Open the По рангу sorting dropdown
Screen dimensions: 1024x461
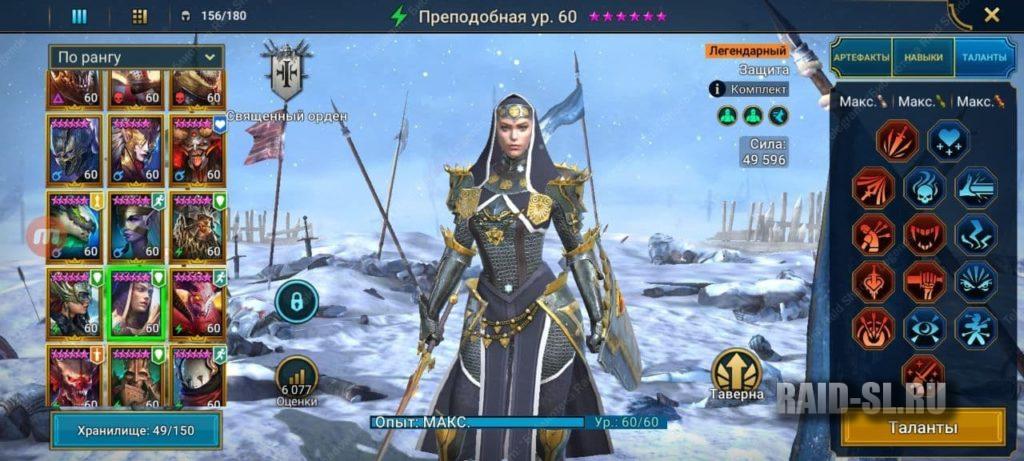click(x=137, y=57)
